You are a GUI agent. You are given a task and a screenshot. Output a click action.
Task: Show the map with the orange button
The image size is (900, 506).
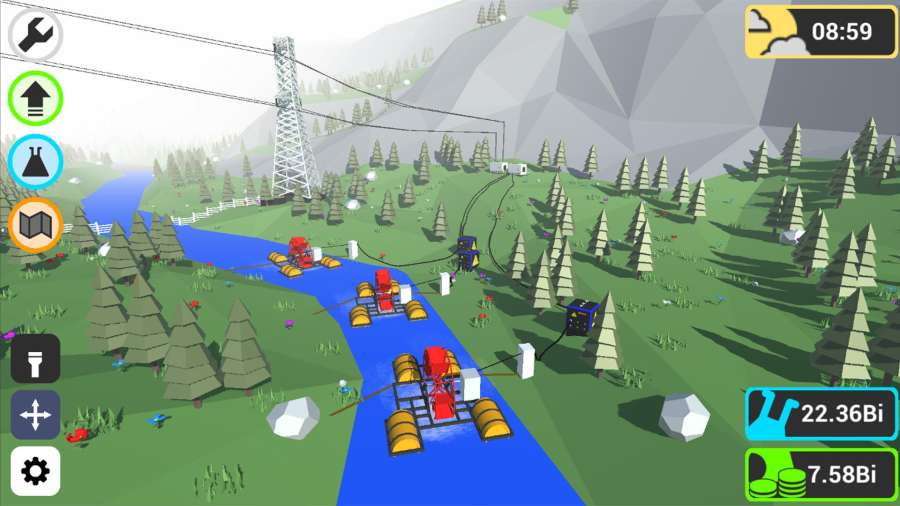(36, 225)
